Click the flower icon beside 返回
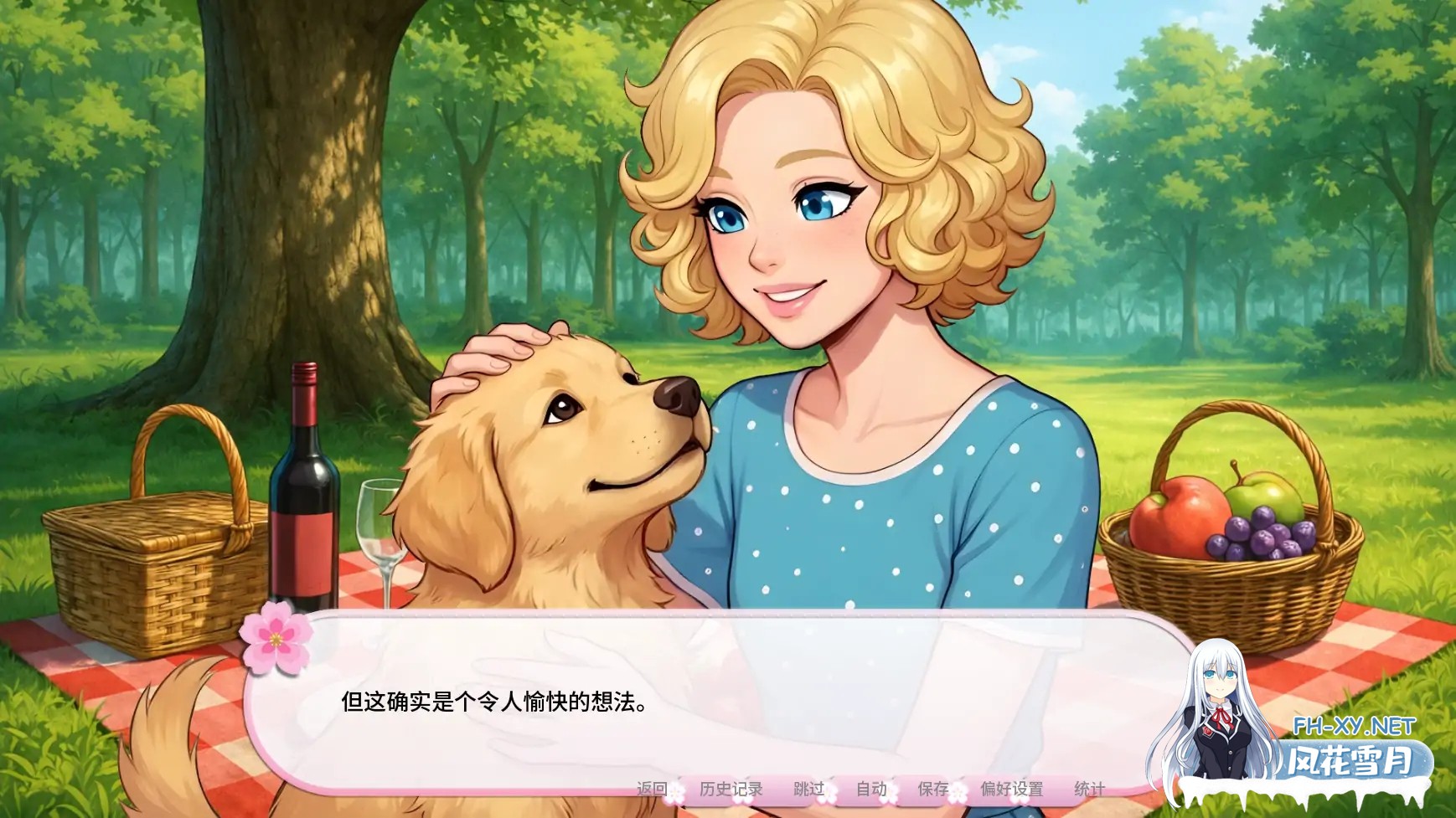The height and width of the screenshot is (818, 1456). (x=675, y=794)
